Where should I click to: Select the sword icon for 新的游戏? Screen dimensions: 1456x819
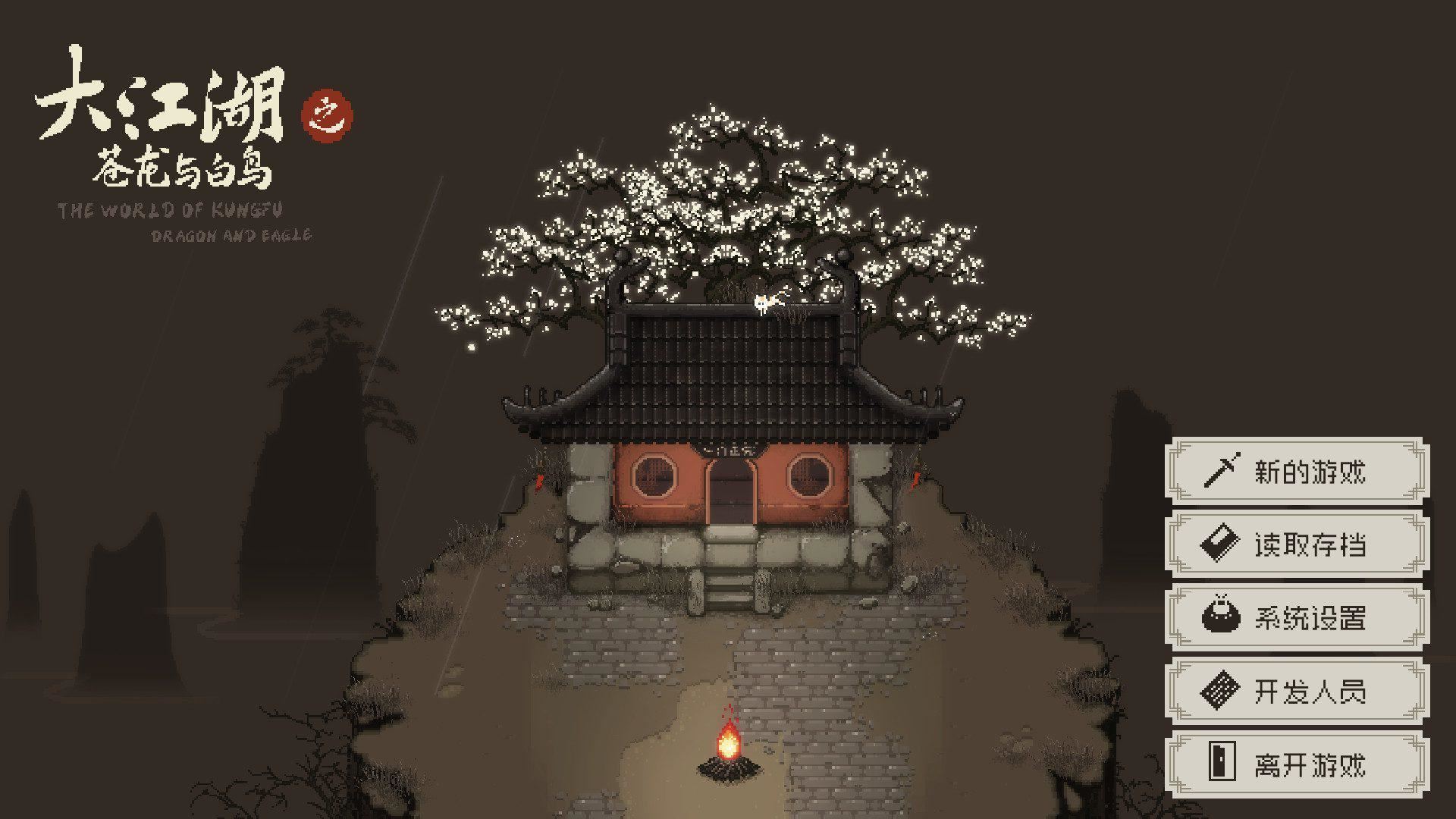[x=1220, y=470]
